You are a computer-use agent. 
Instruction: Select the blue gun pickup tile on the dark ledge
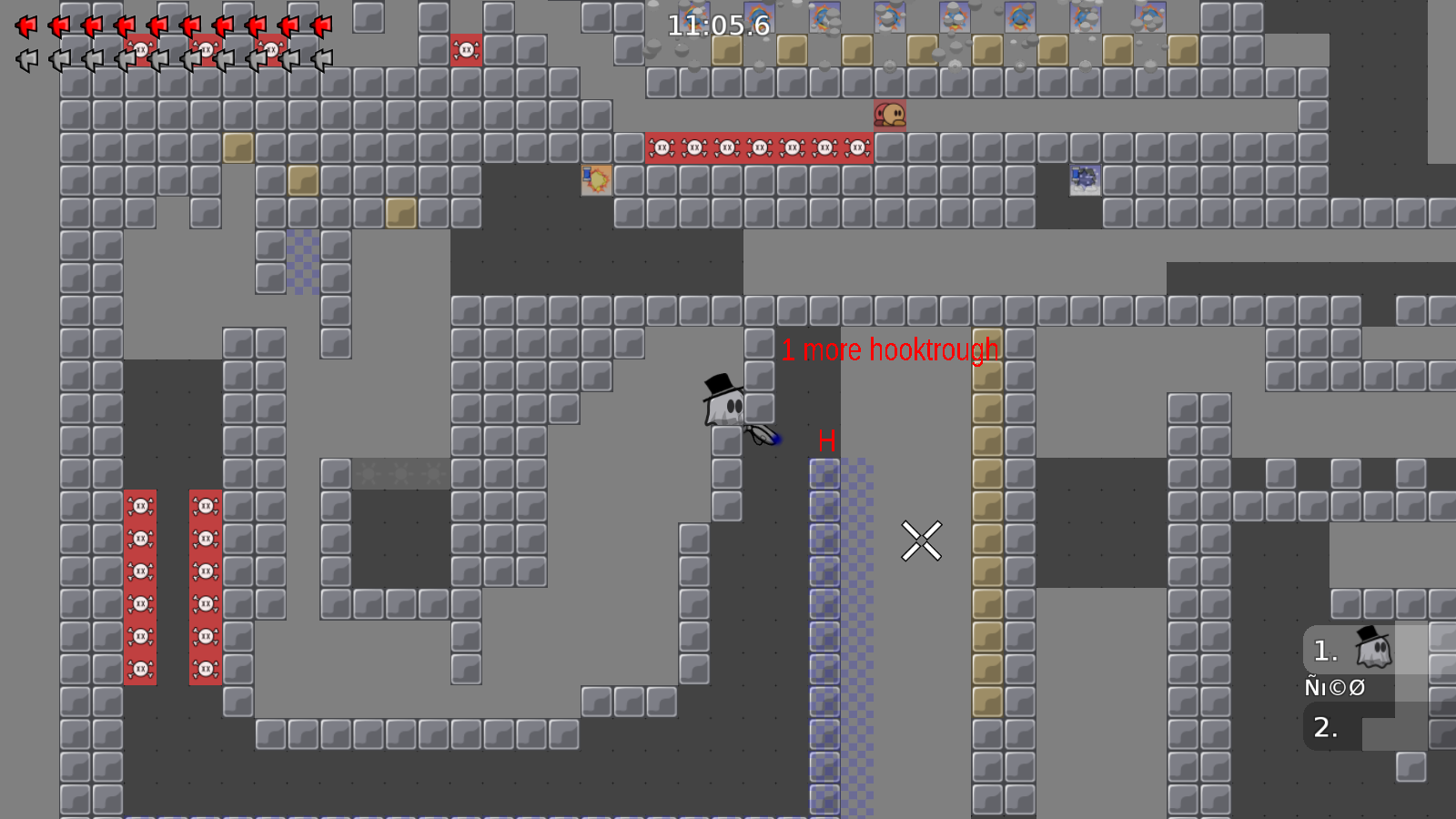[x=1084, y=178]
